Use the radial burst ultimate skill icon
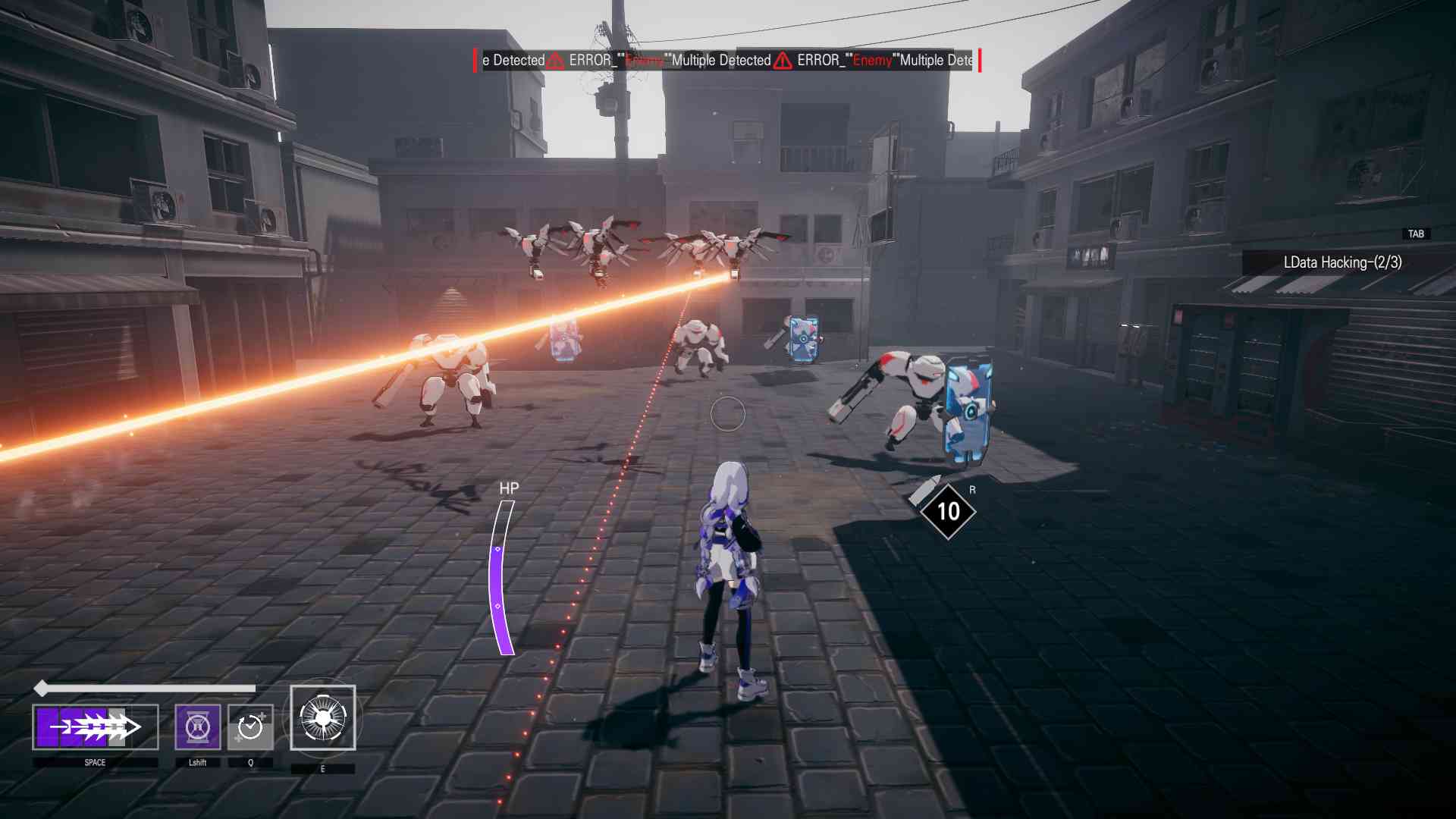The width and height of the screenshot is (1456, 819). (323, 718)
